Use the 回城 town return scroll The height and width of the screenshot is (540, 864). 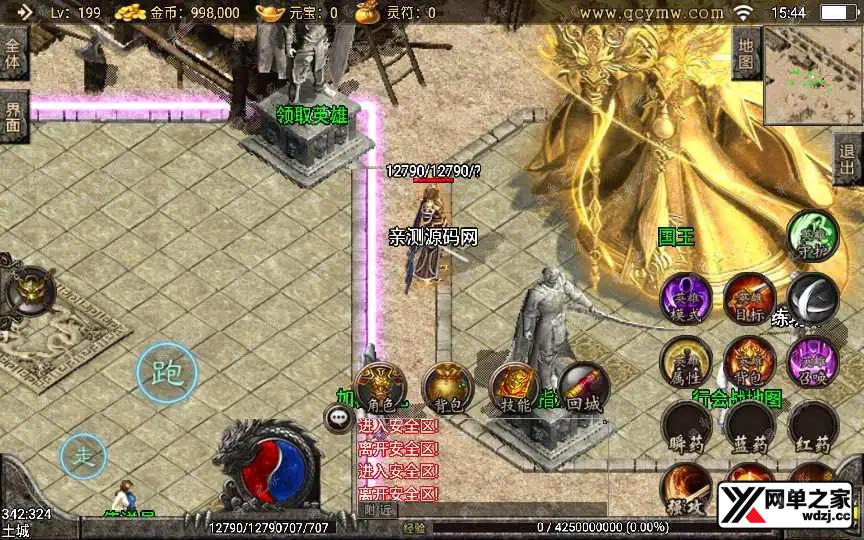pyautogui.click(x=582, y=388)
